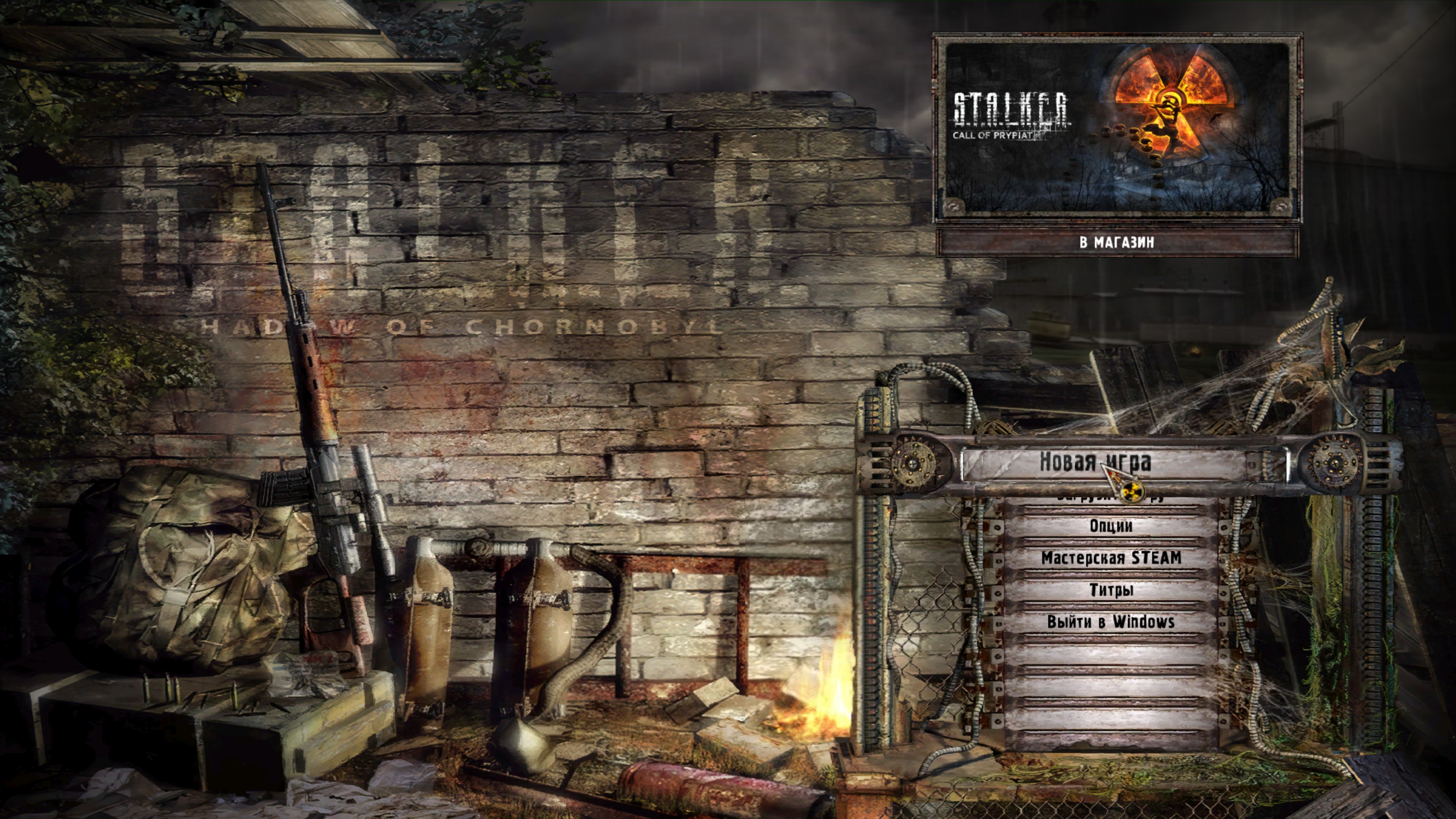Image resolution: width=1456 pixels, height=819 pixels.
Task: Click the В МАГАЗИН store button
Action: point(1116,243)
